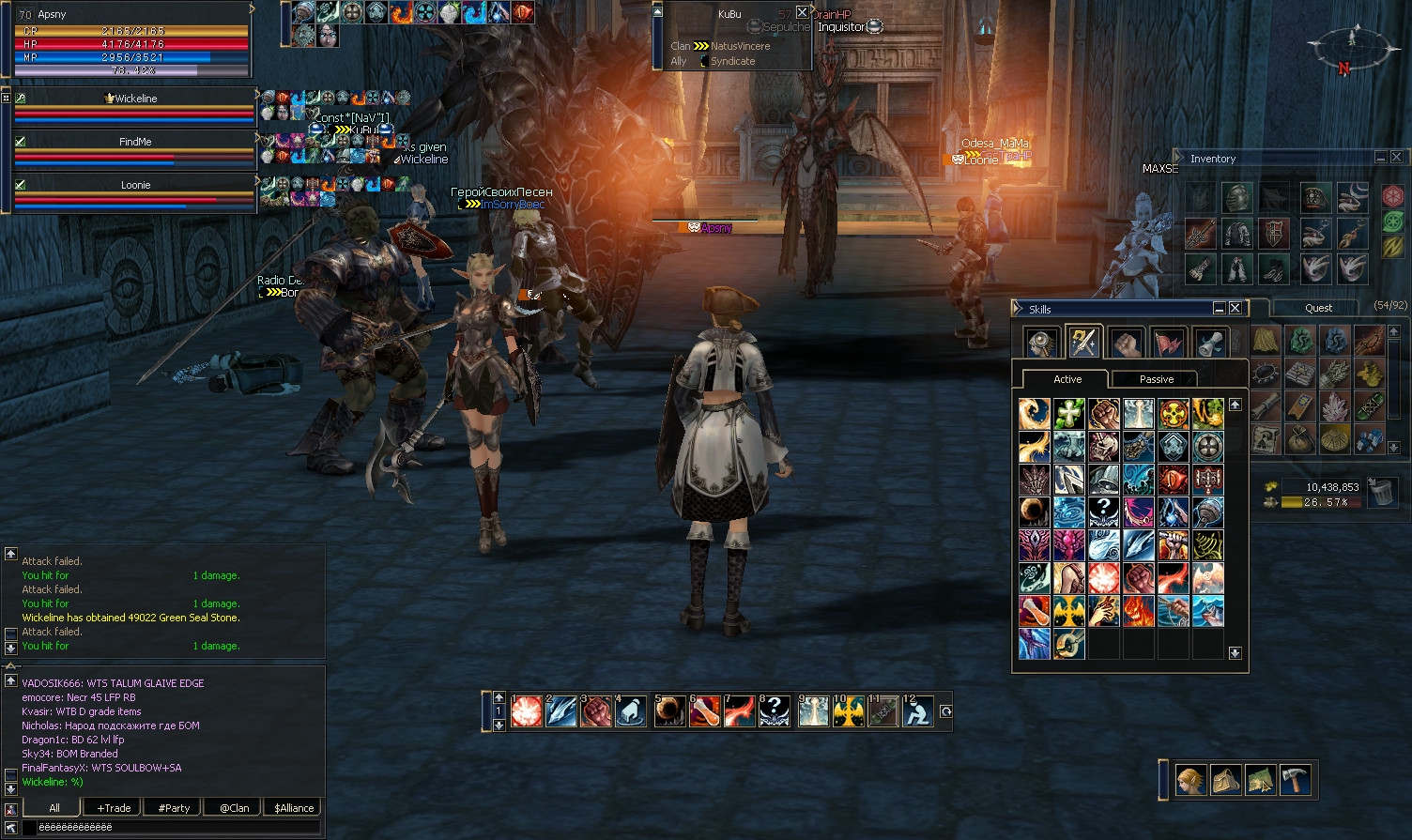1412x840 pixels.
Task: Activate the question mark skull skill in hotbar
Action: [x=775, y=712]
